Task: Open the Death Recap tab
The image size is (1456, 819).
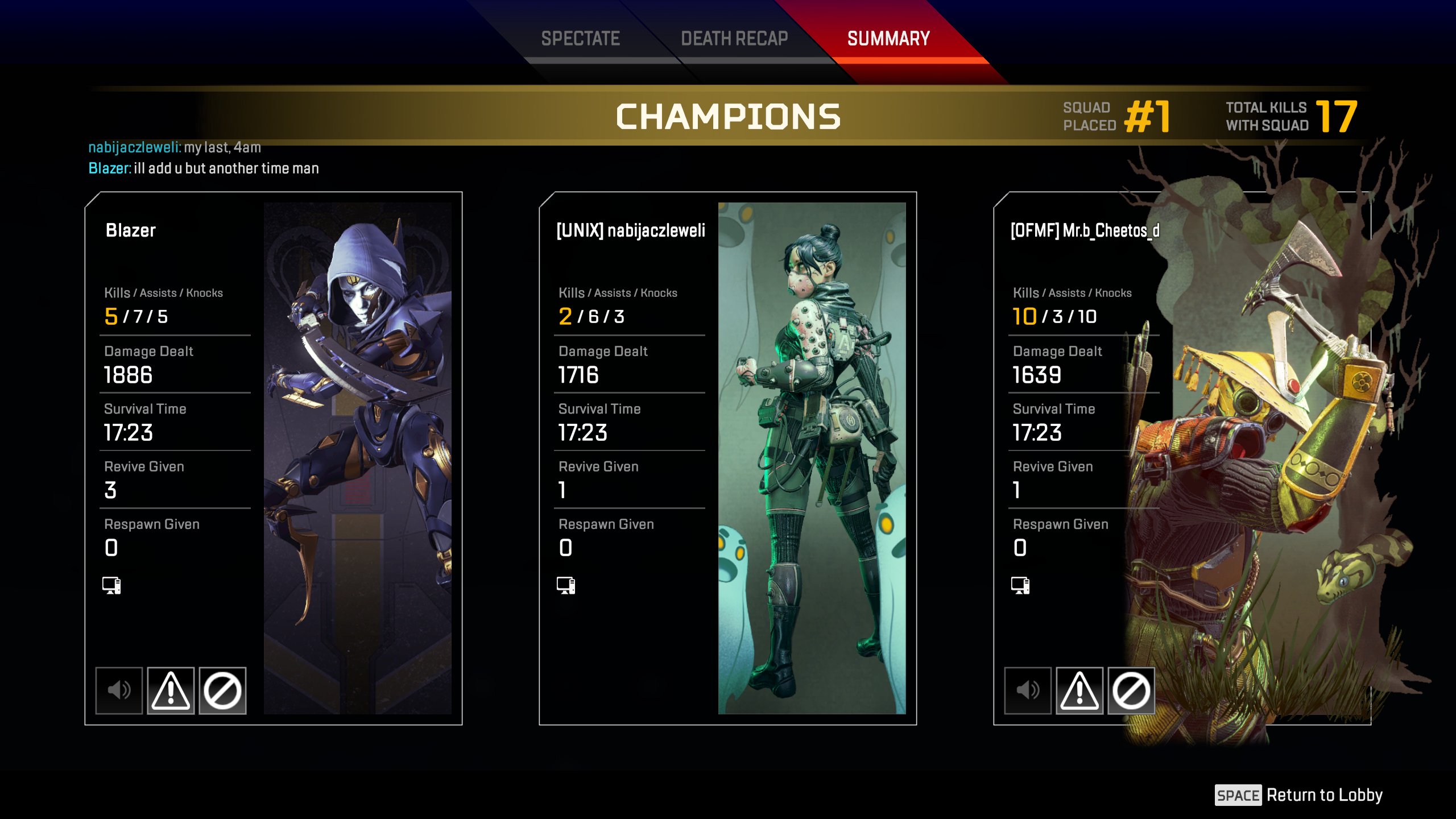Action: (734, 39)
